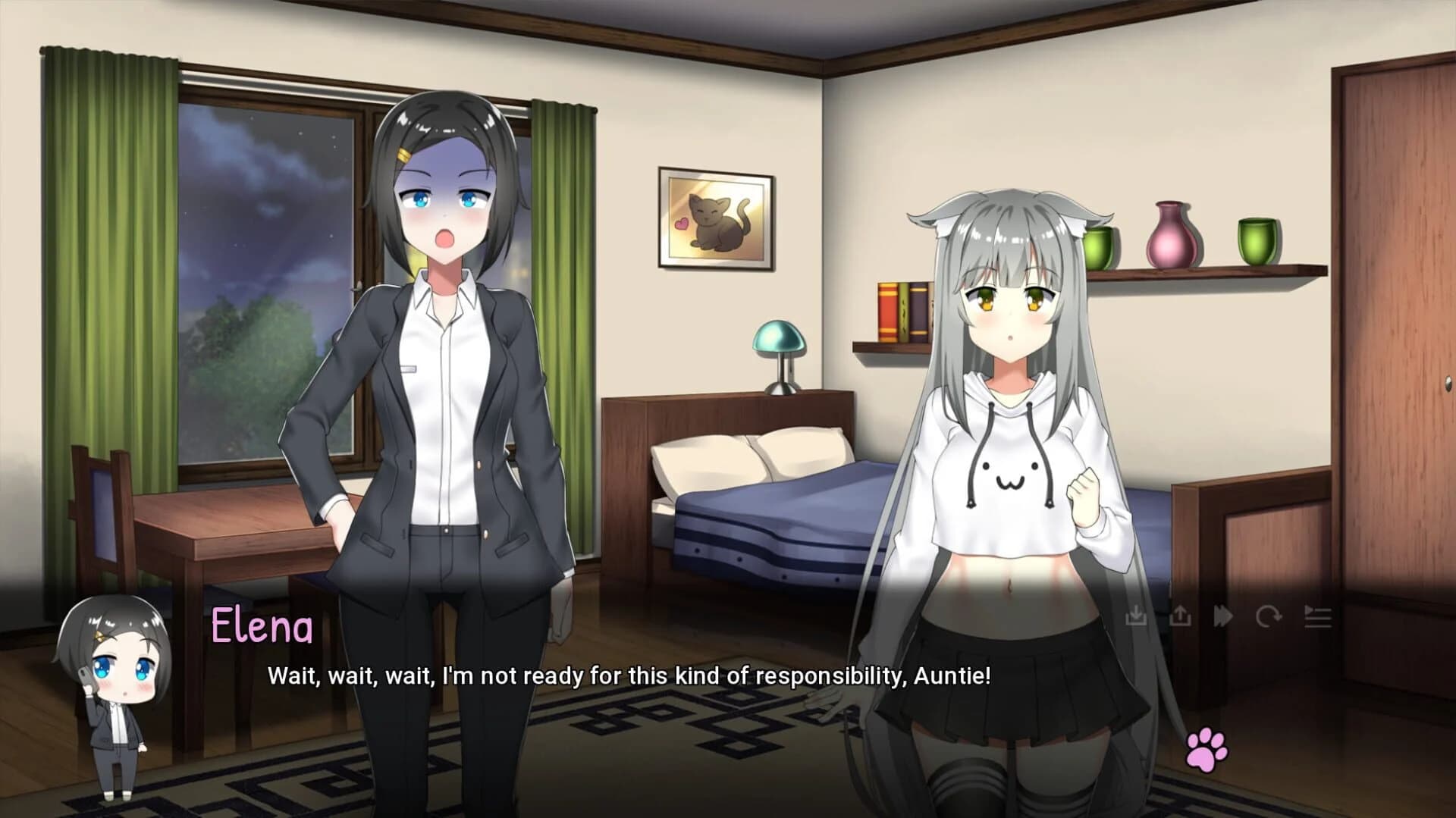Click the Elena name label
Viewport: 1456px width, 818px height.
tap(262, 627)
